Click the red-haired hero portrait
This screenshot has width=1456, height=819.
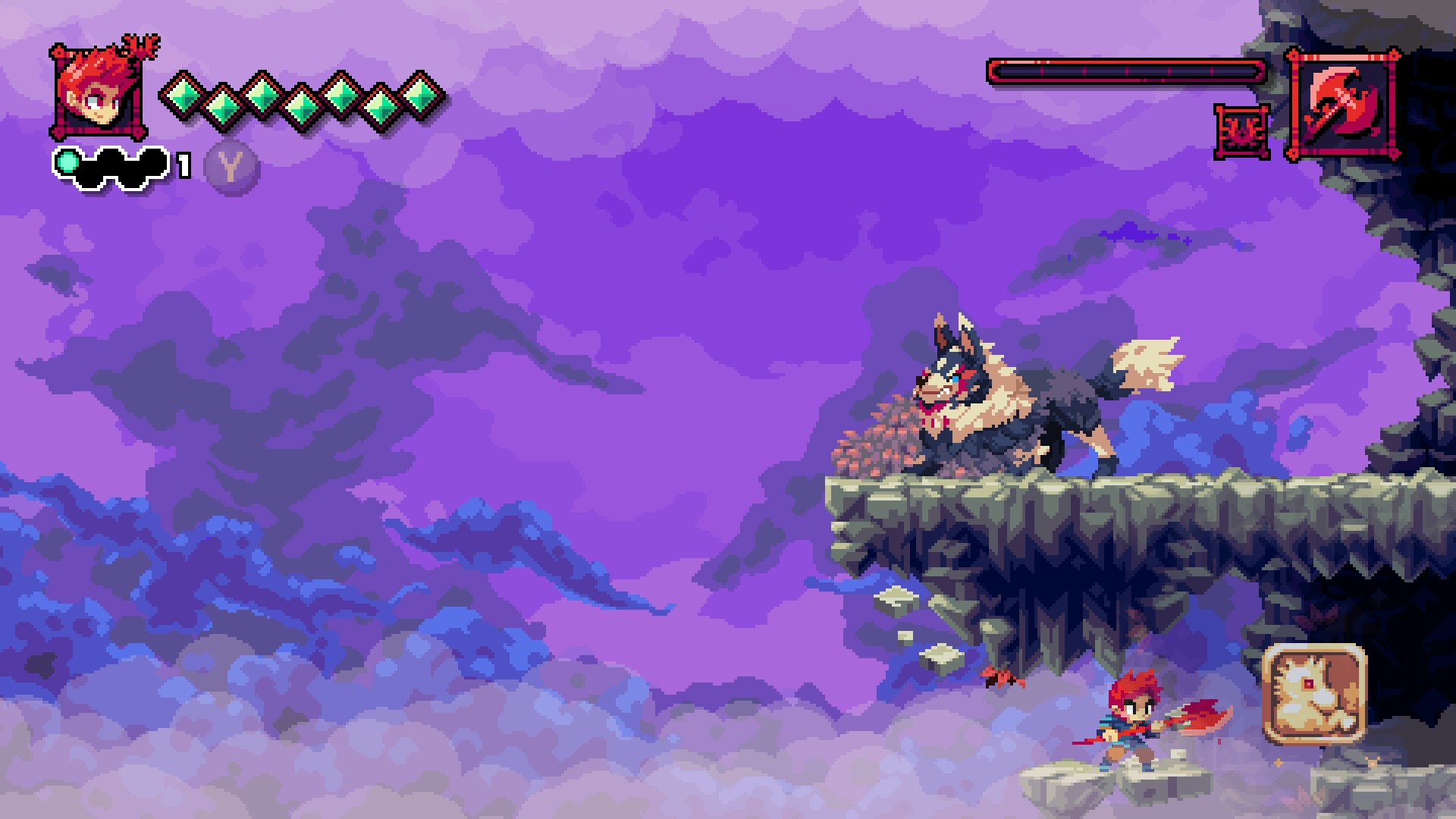pyautogui.click(x=98, y=93)
